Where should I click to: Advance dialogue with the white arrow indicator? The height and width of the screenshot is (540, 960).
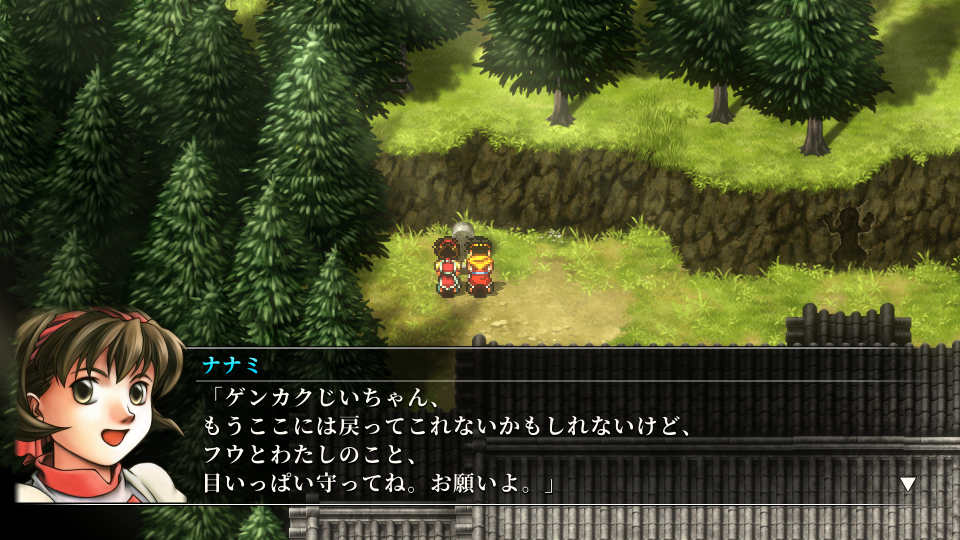(908, 484)
